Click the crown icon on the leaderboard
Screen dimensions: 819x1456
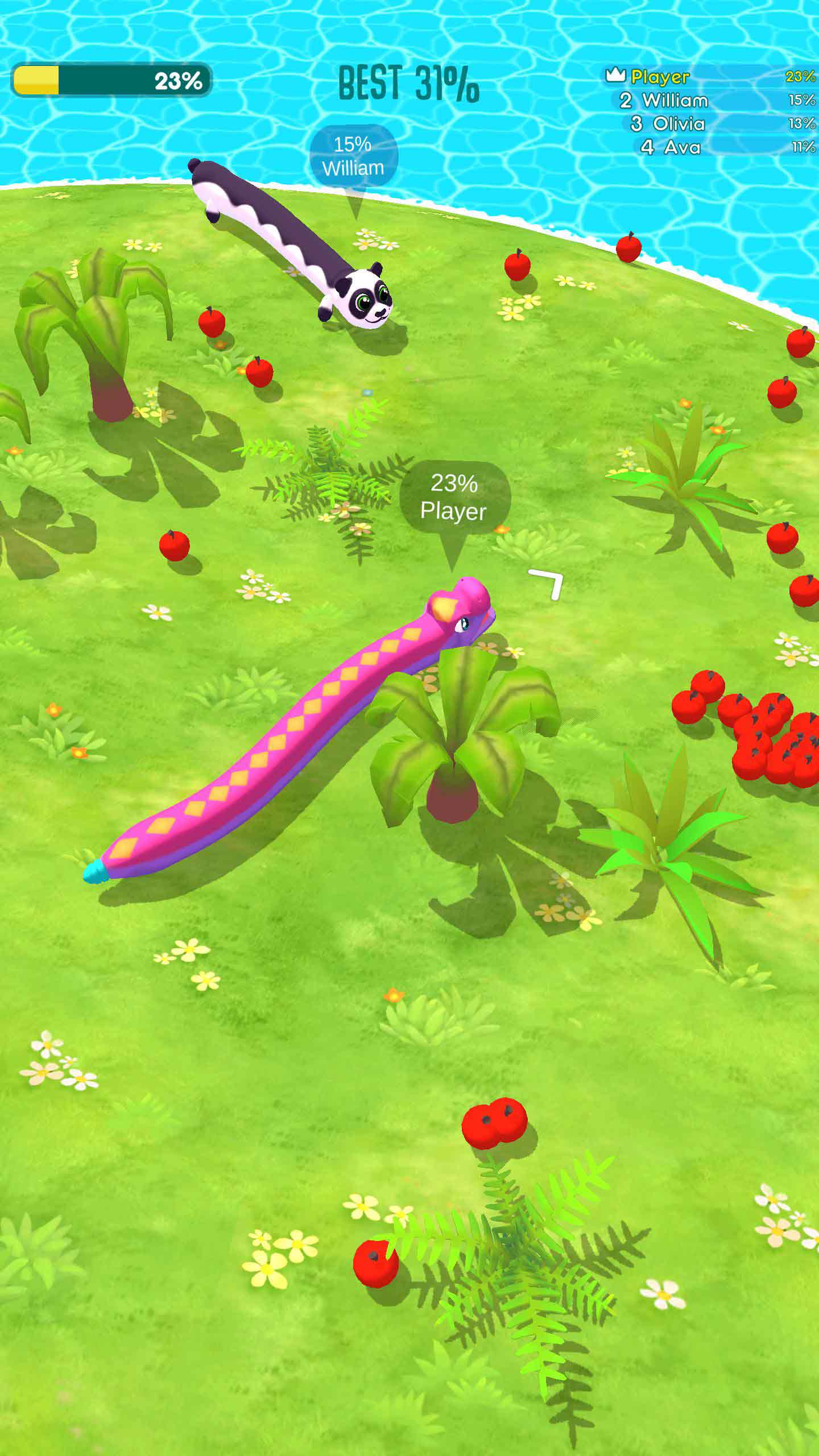click(616, 76)
